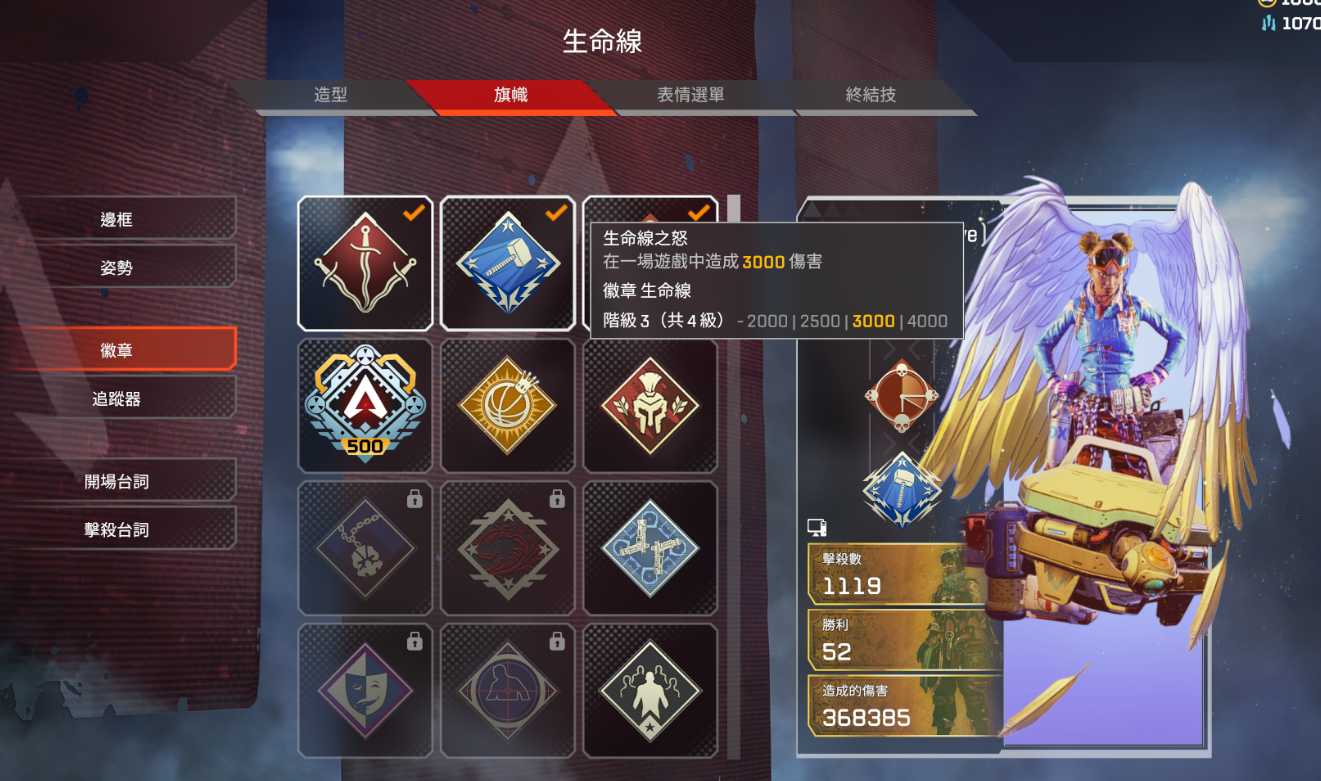
Task: Select the equipped blue hammer badge
Action: point(508,262)
